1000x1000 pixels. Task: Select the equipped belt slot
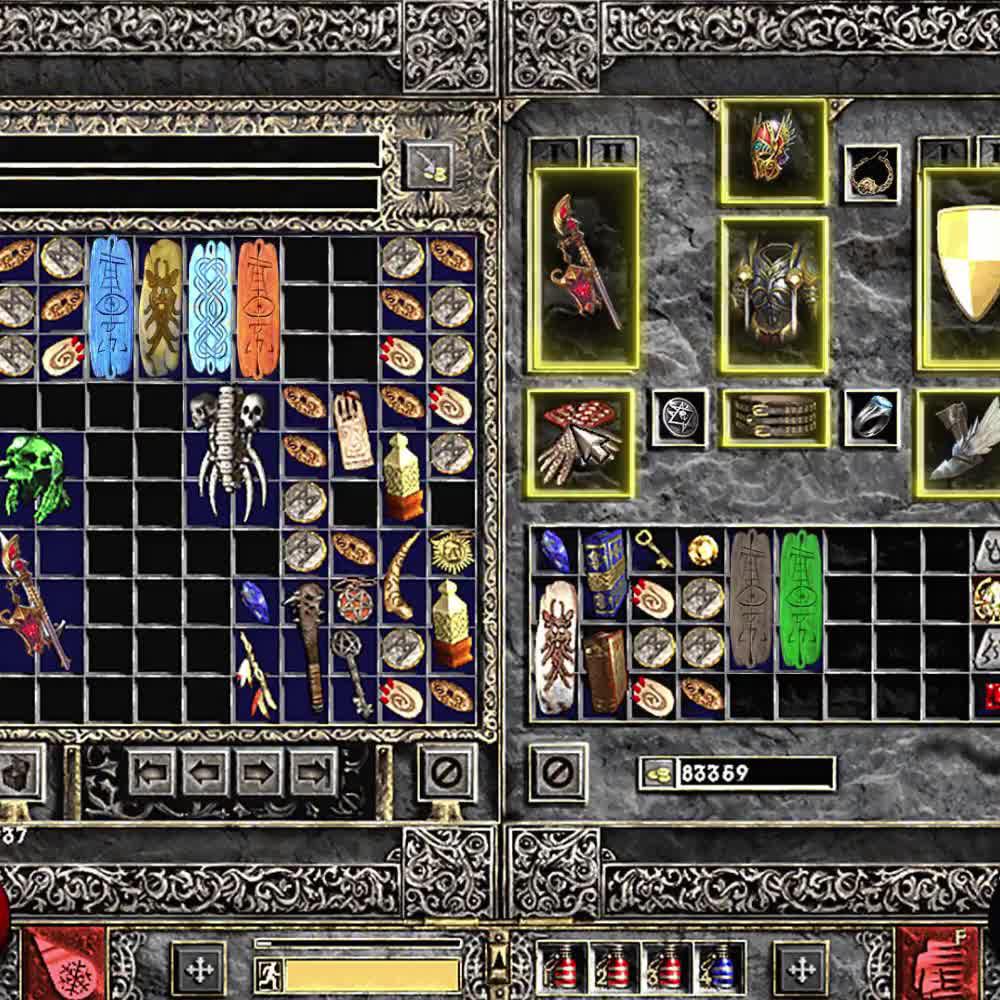pyautogui.click(x=774, y=418)
